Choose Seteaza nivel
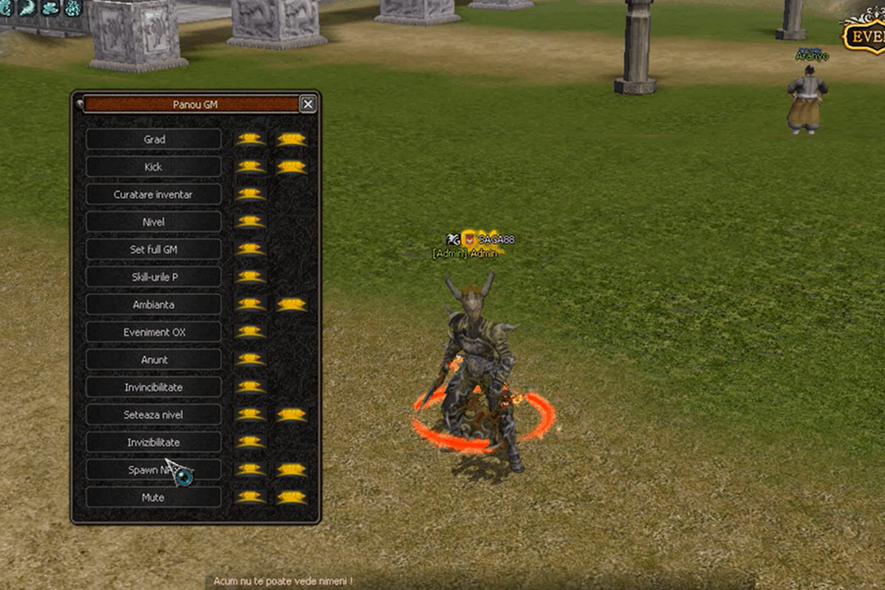 pos(154,414)
